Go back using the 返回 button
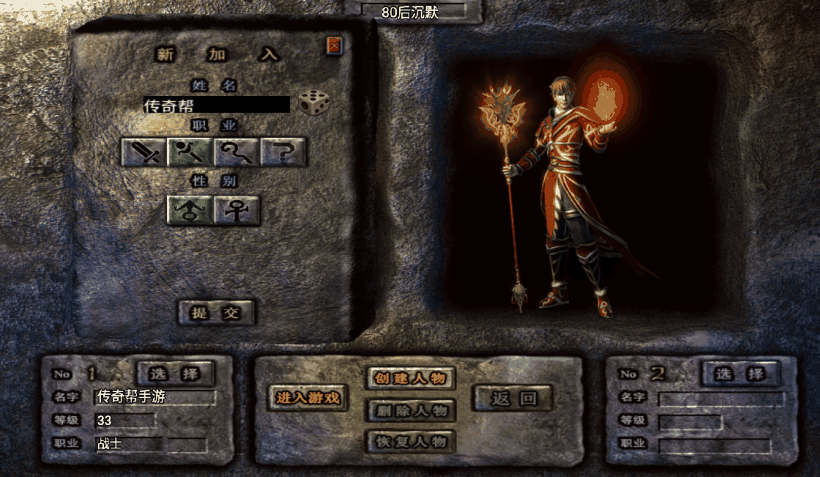Screen dimensions: 820x477 [x=513, y=397]
